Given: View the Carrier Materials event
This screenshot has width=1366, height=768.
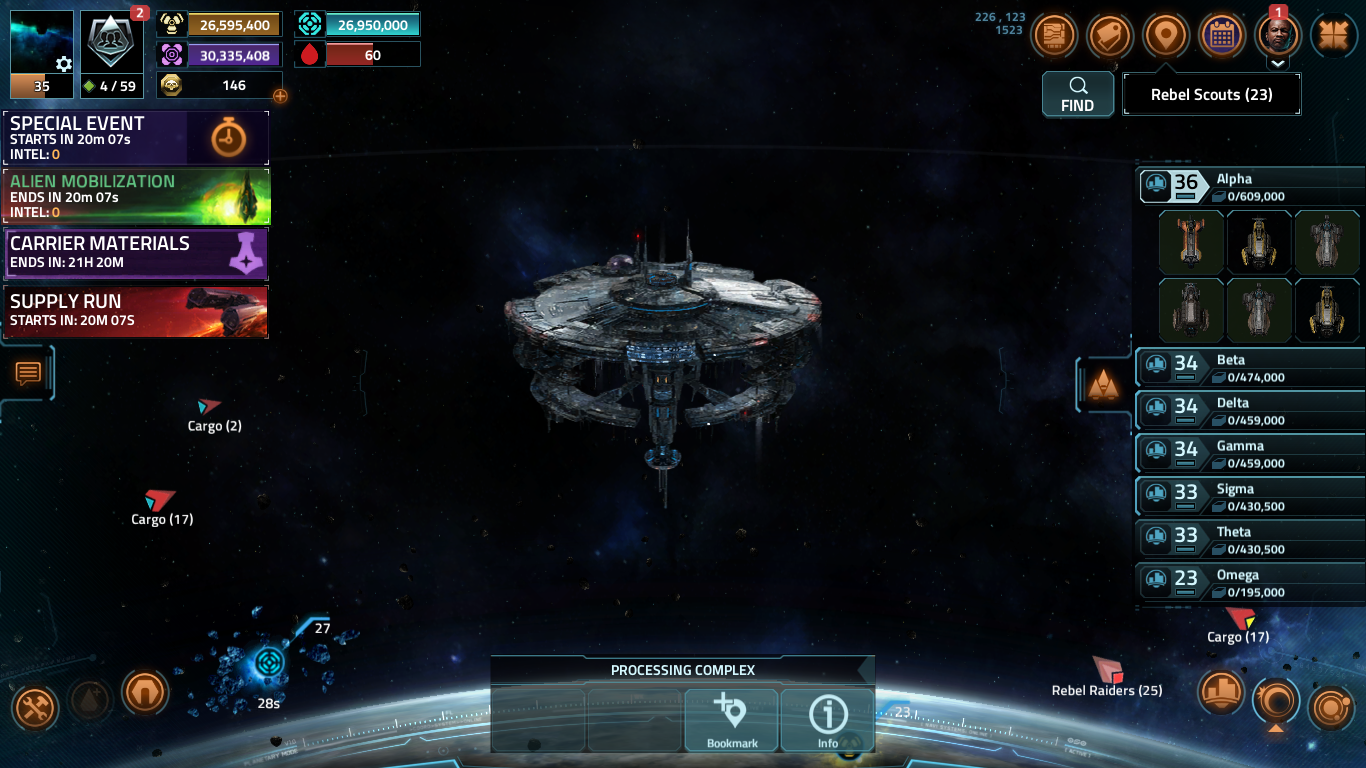Looking at the screenshot, I should (x=136, y=253).
